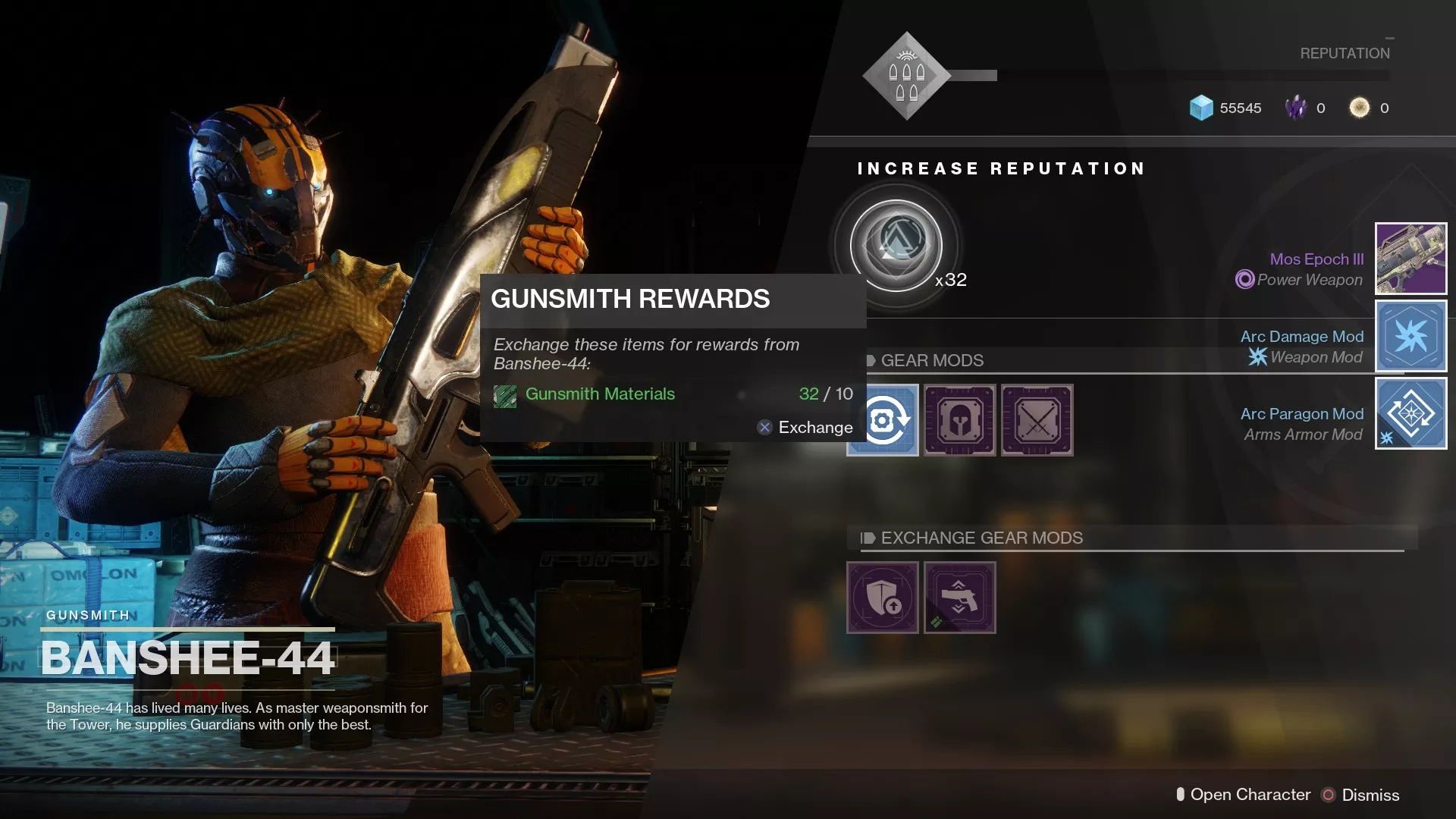The image size is (1456, 819).
Task: Select the shield icon under Exchange Gear Mods
Action: [x=882, y=598]
